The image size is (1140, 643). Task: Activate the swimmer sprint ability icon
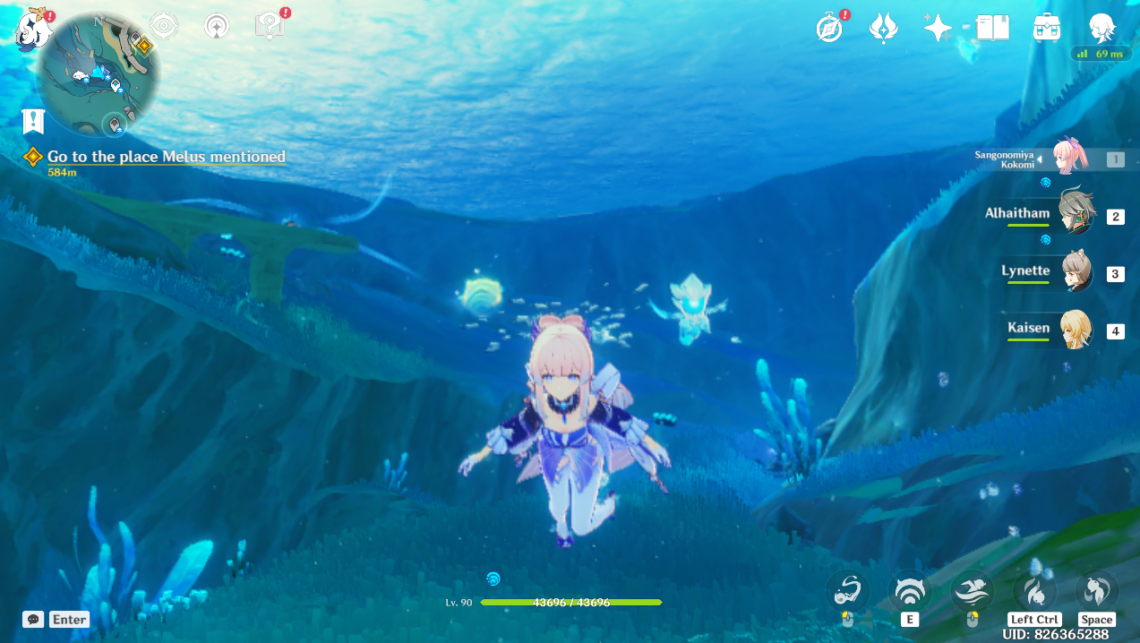point(971,593)
